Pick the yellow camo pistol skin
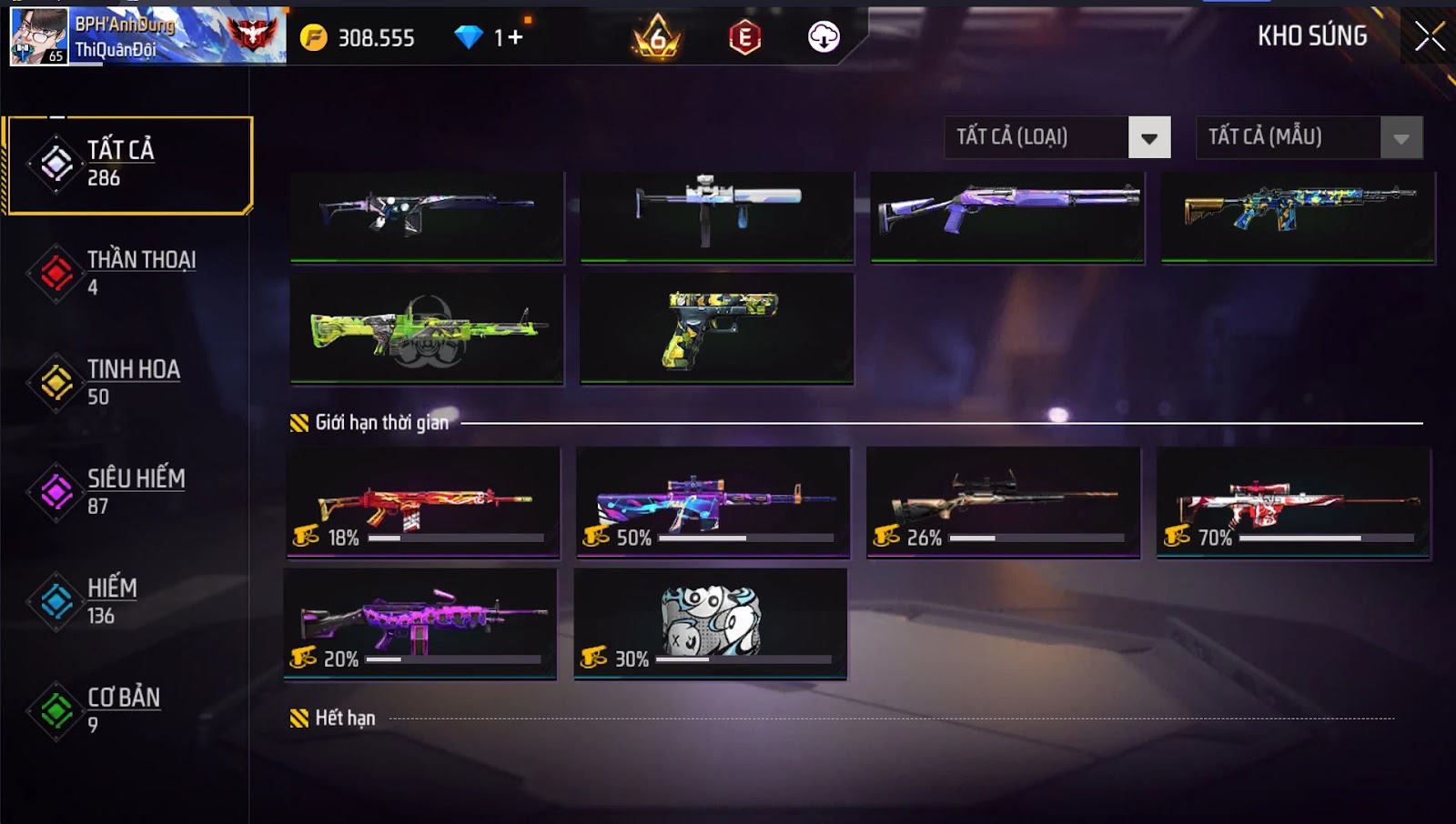This screenshot has width=1456, height=824. [717, 329]
